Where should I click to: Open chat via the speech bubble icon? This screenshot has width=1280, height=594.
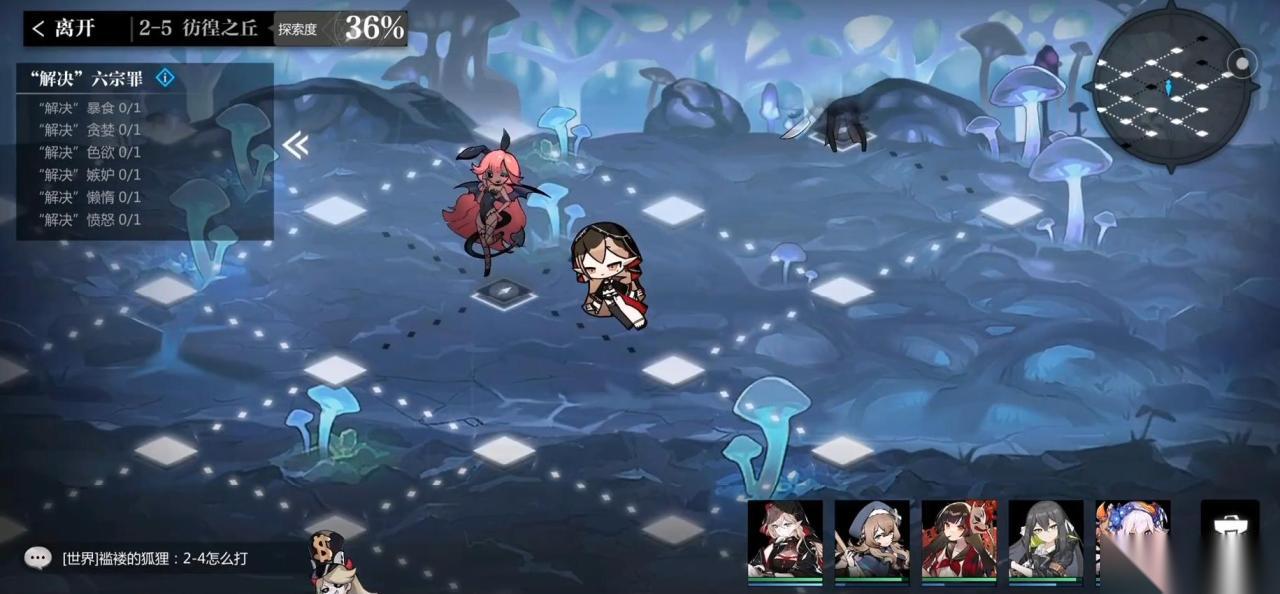click(x=38, y=558)
